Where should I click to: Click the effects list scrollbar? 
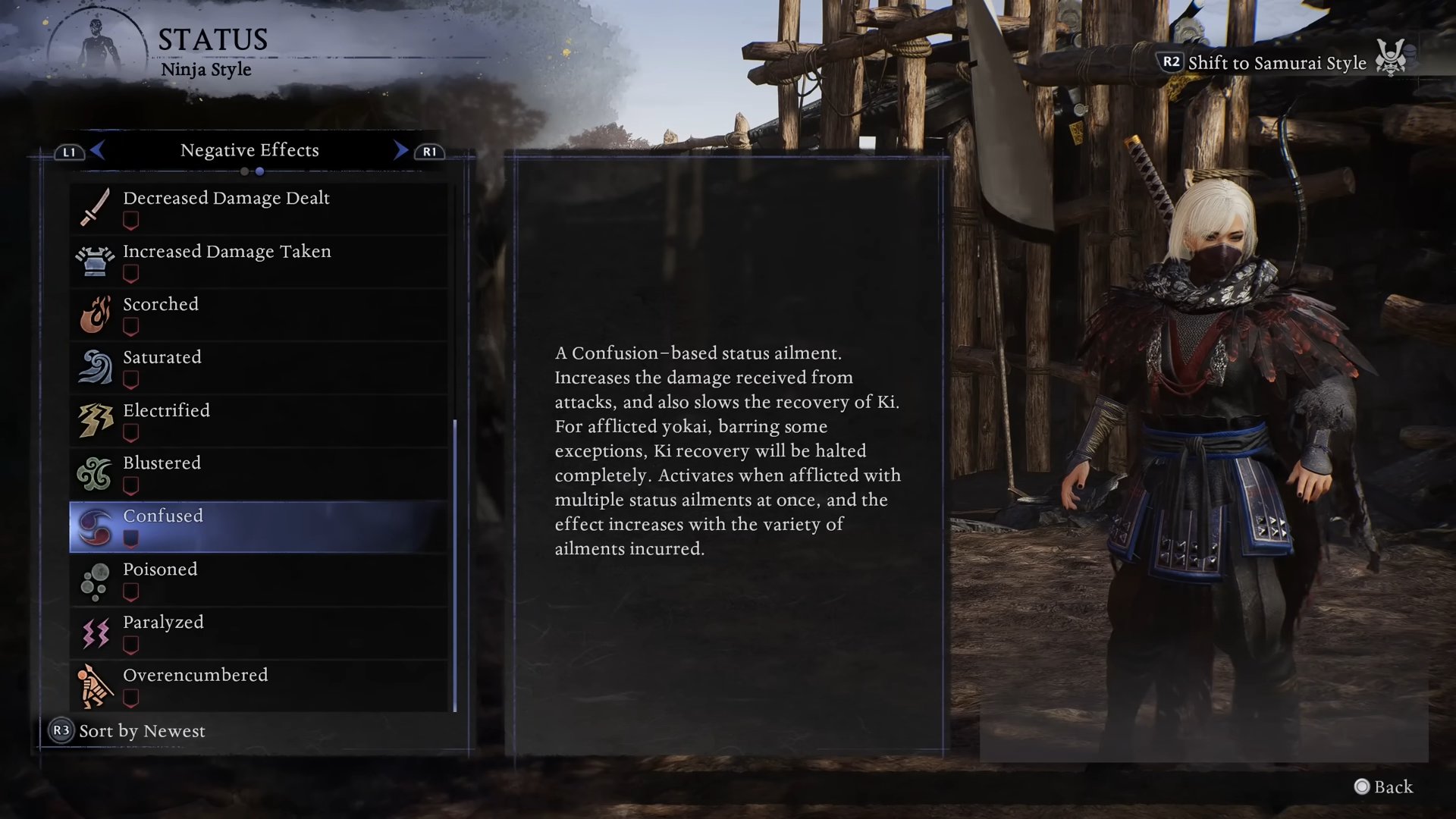[455, 565]
